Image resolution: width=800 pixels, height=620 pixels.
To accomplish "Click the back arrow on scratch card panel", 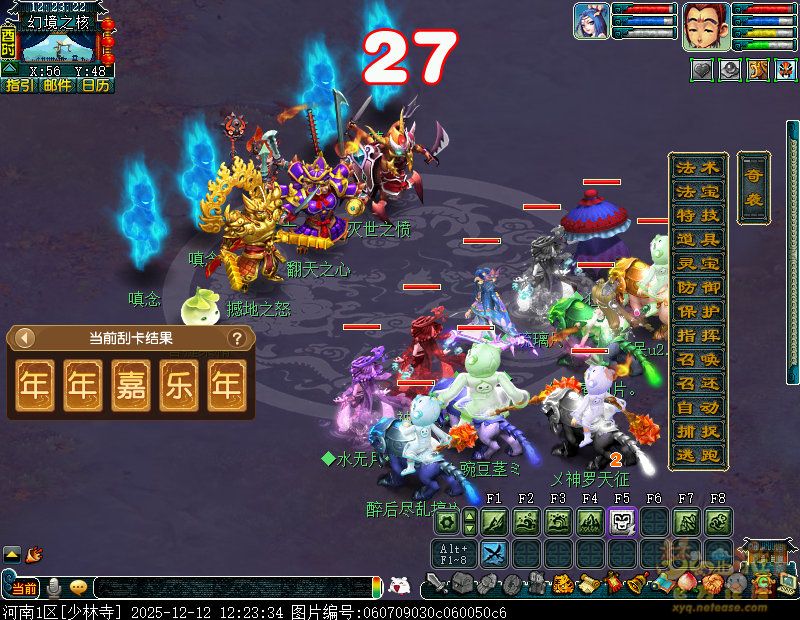I will 25,338.
